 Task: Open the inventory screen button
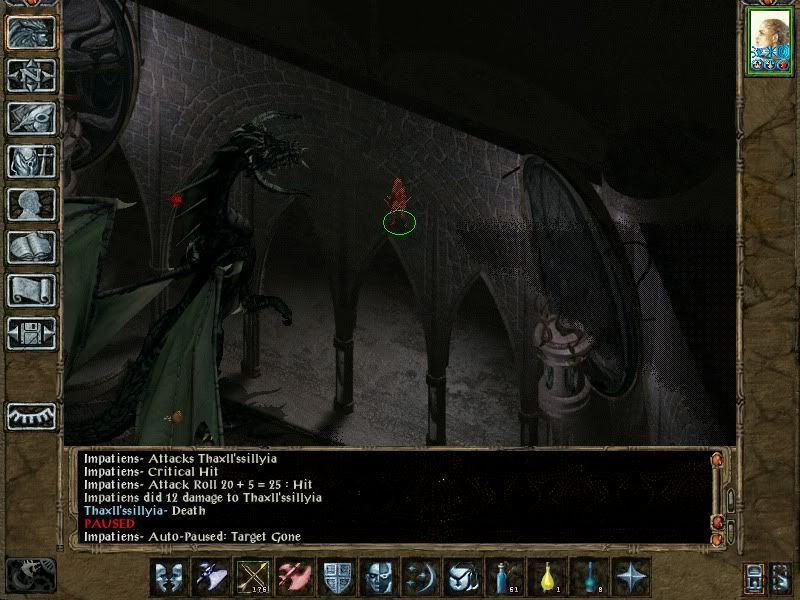pyautogui.click(x=31, y=160)
